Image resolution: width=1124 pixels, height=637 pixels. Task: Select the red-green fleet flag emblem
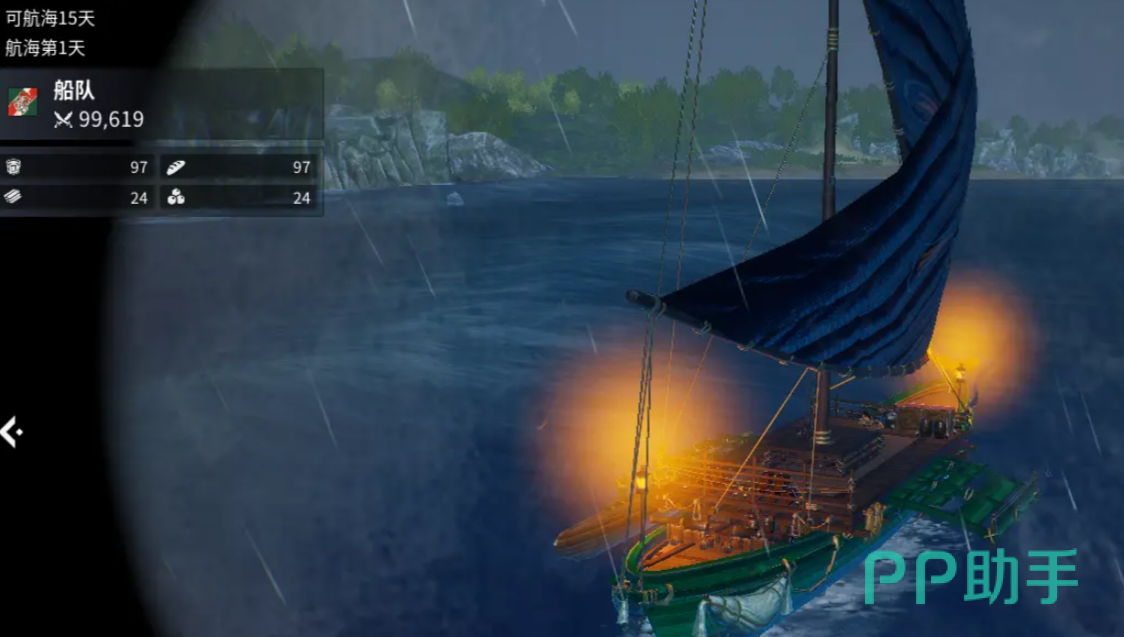pyautogui.click(x=23, y=102)
